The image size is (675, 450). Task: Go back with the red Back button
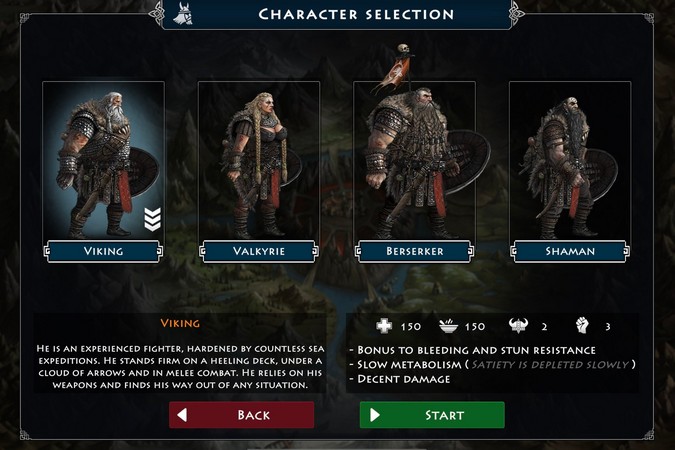pos(241,415)
